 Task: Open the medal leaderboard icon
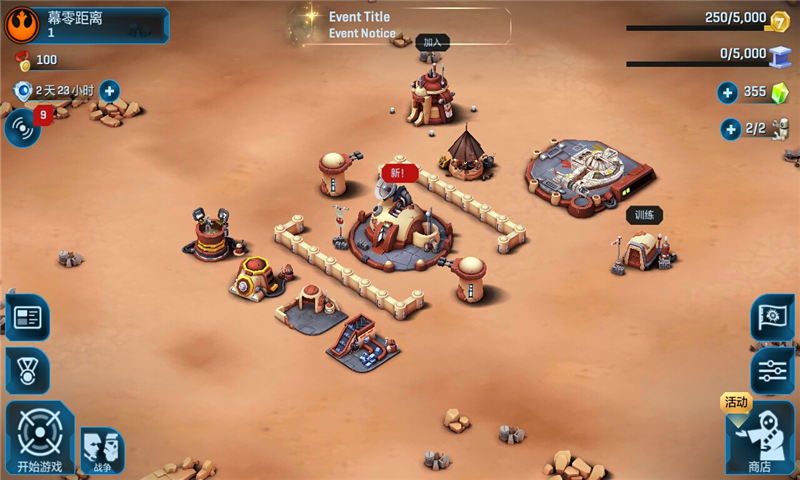click(27, 371)
